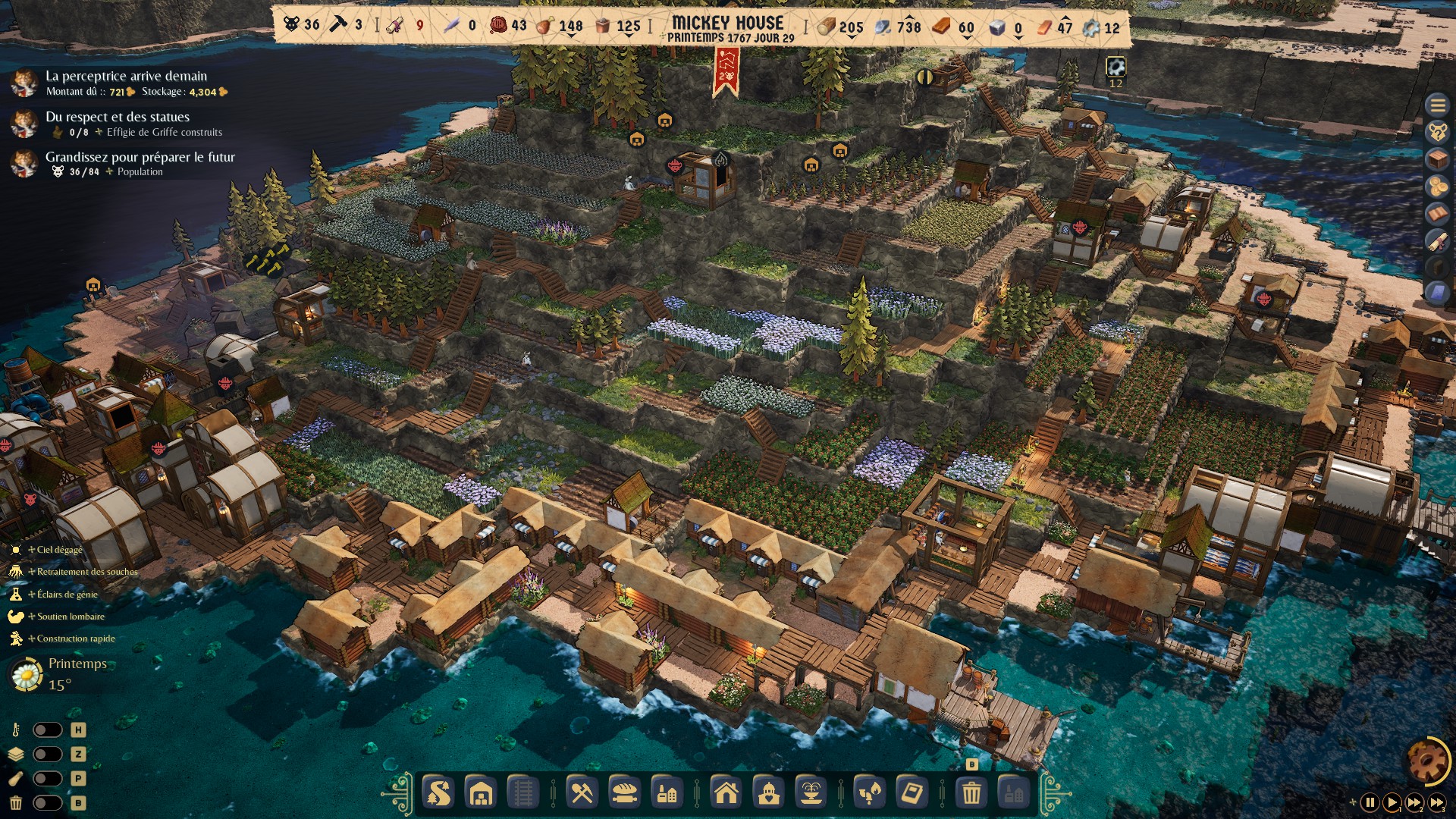
Task: Pause the game speed
Action: tap(1370, 802)
